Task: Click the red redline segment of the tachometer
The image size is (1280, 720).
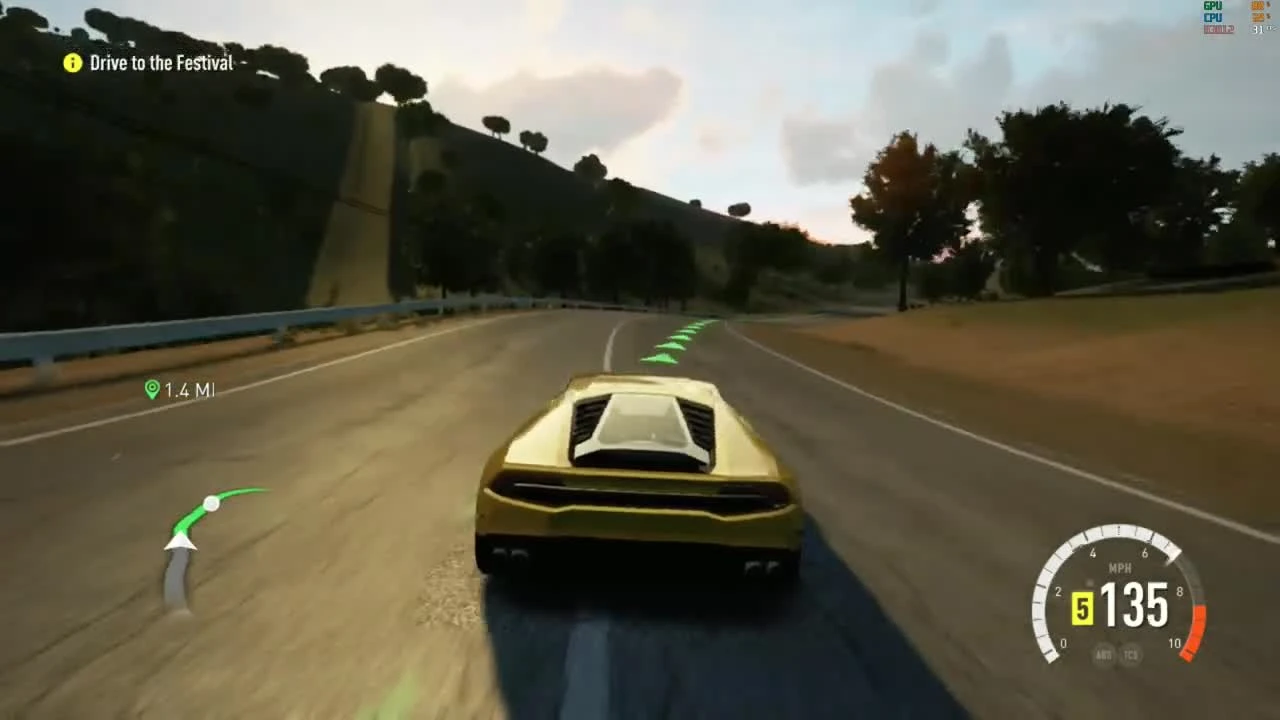Action: [1196, 630]
